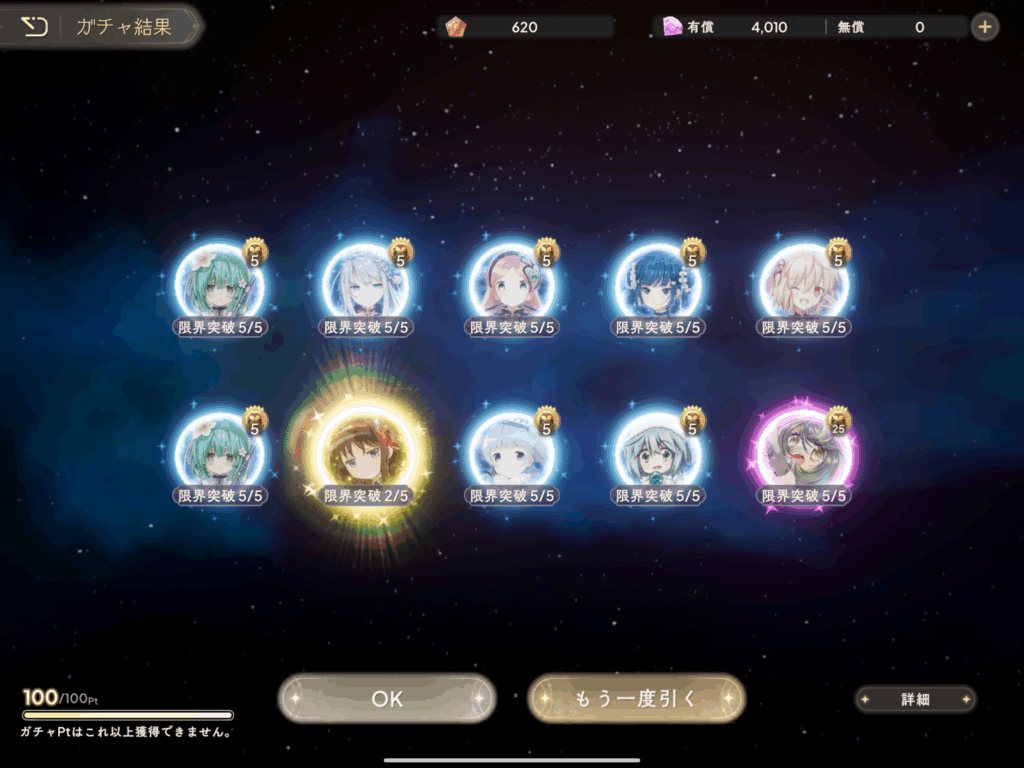Pull again with もう一度引く button
Screen dimensions: 1024x768
click(x=636, y=699)
